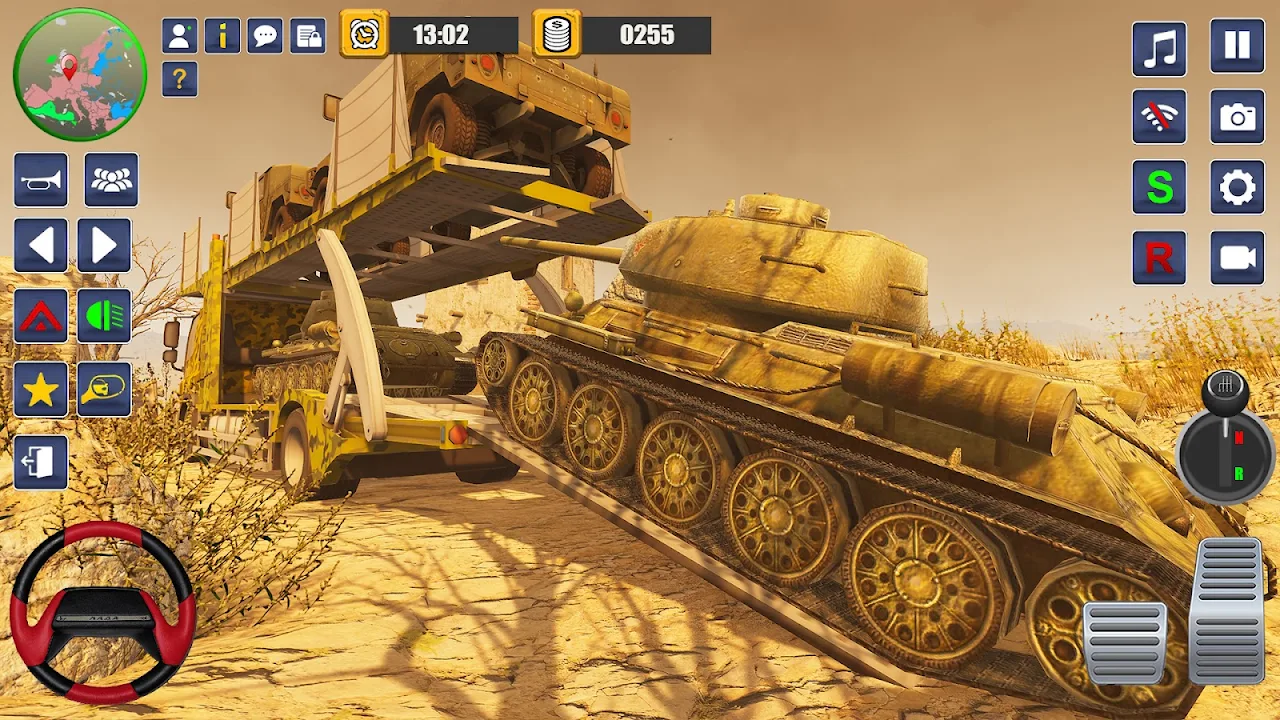Switch camera view with video icon

[x=1237, y=258]
